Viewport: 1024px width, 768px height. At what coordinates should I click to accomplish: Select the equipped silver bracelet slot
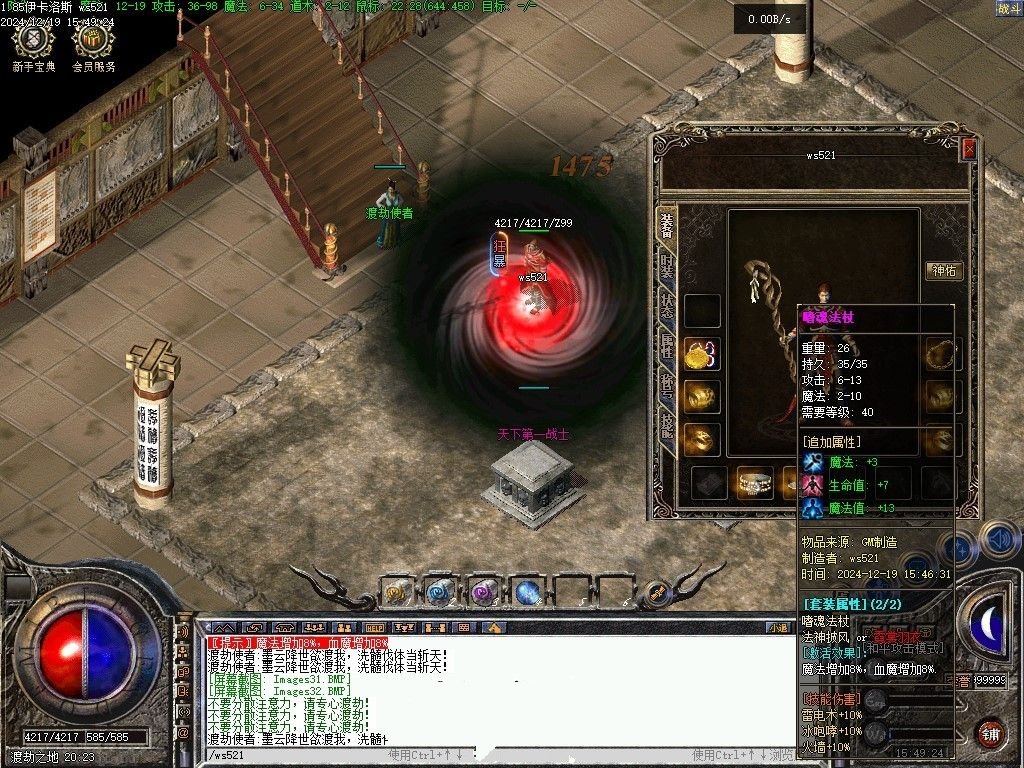coord(754,483)
